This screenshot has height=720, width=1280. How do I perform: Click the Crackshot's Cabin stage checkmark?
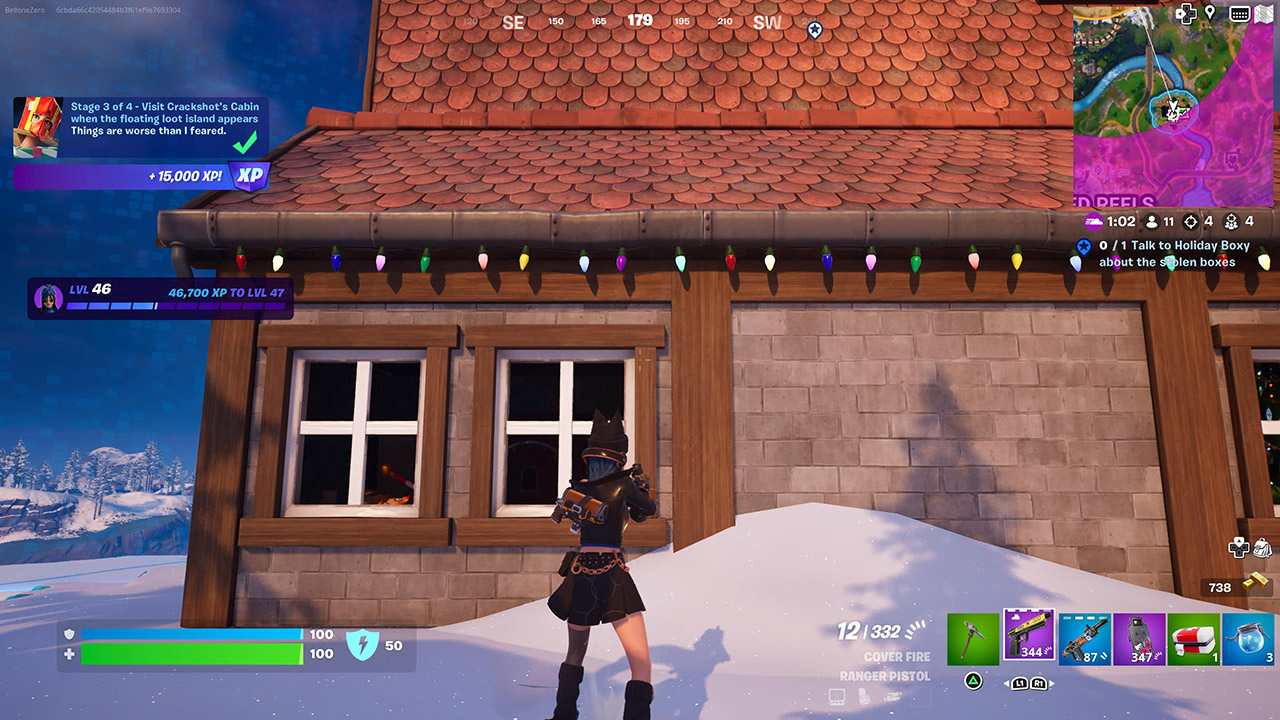tap(247, 144)
